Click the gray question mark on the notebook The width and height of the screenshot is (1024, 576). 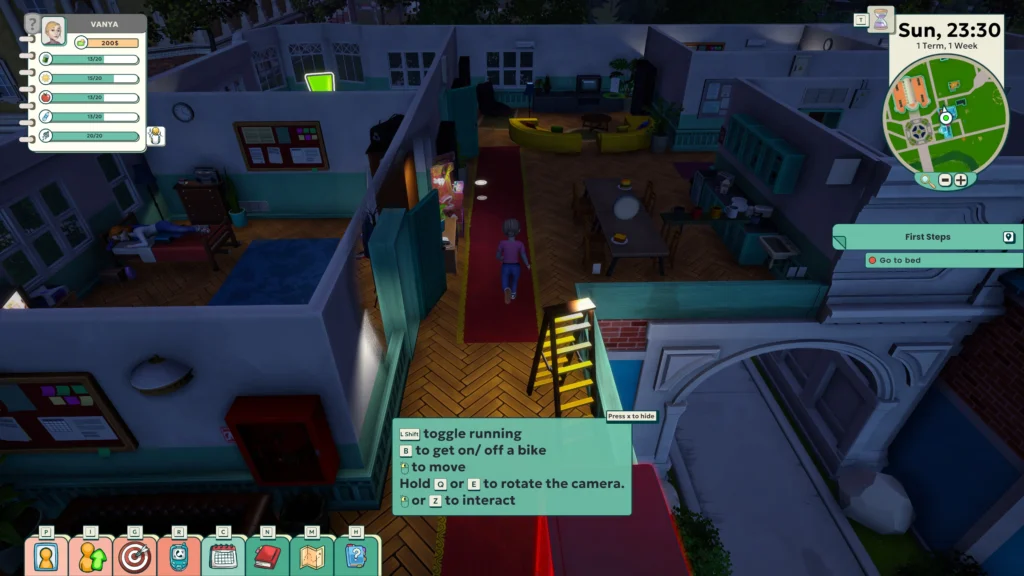32,25
